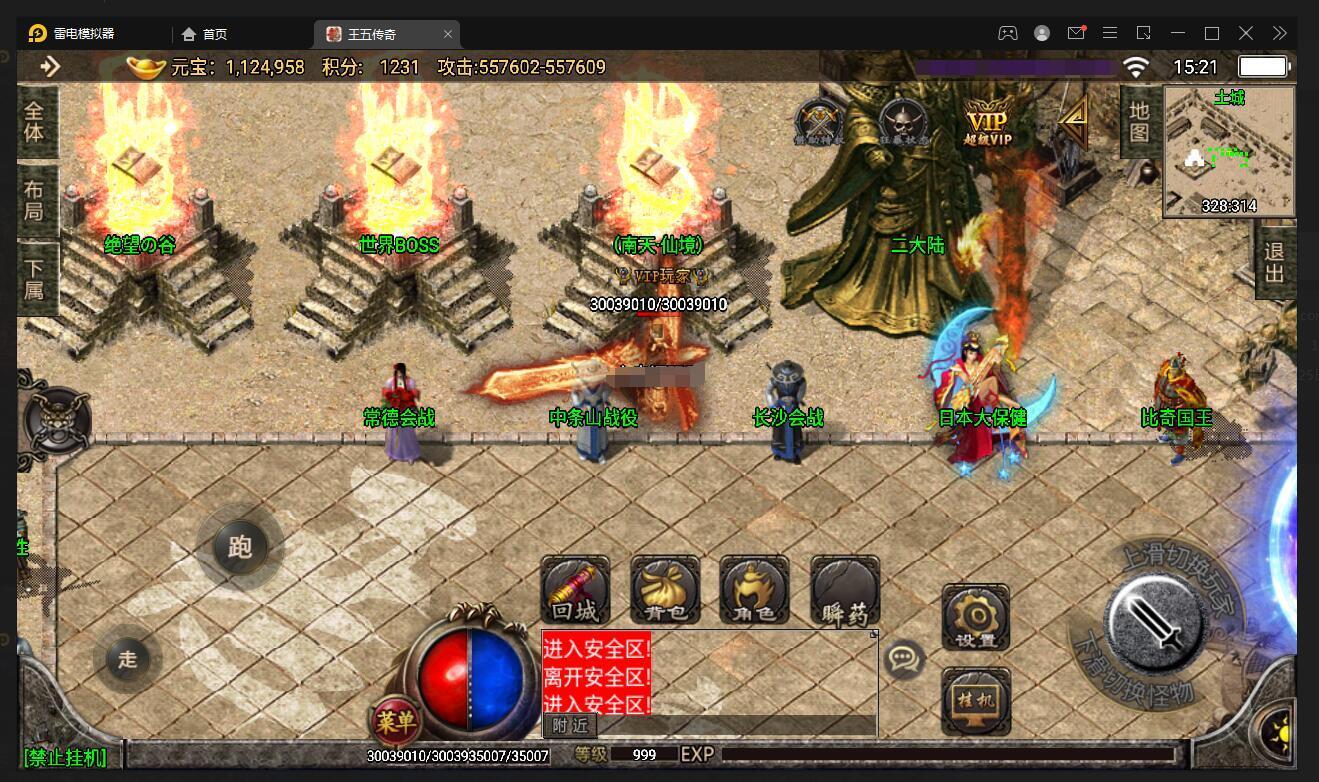Select the 下属 subordinates tab
1319x782 pixels.
35,278
